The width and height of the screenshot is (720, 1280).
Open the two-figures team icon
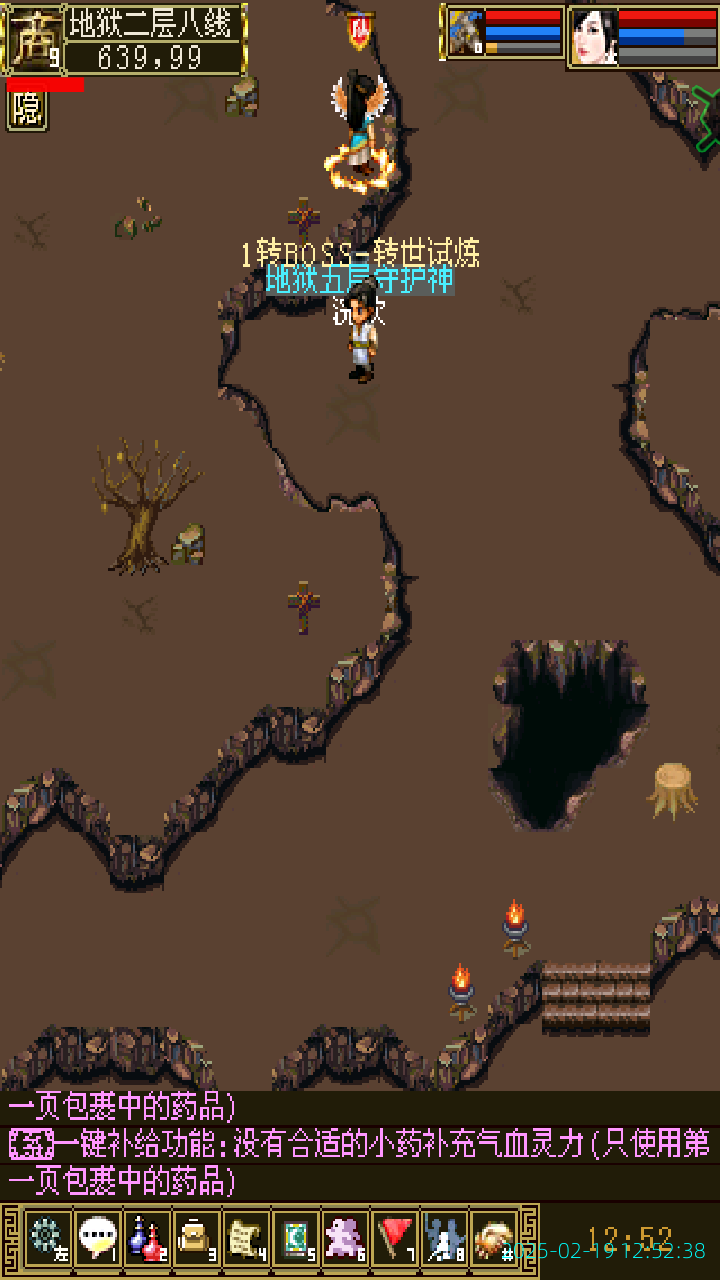(444, 1239)
